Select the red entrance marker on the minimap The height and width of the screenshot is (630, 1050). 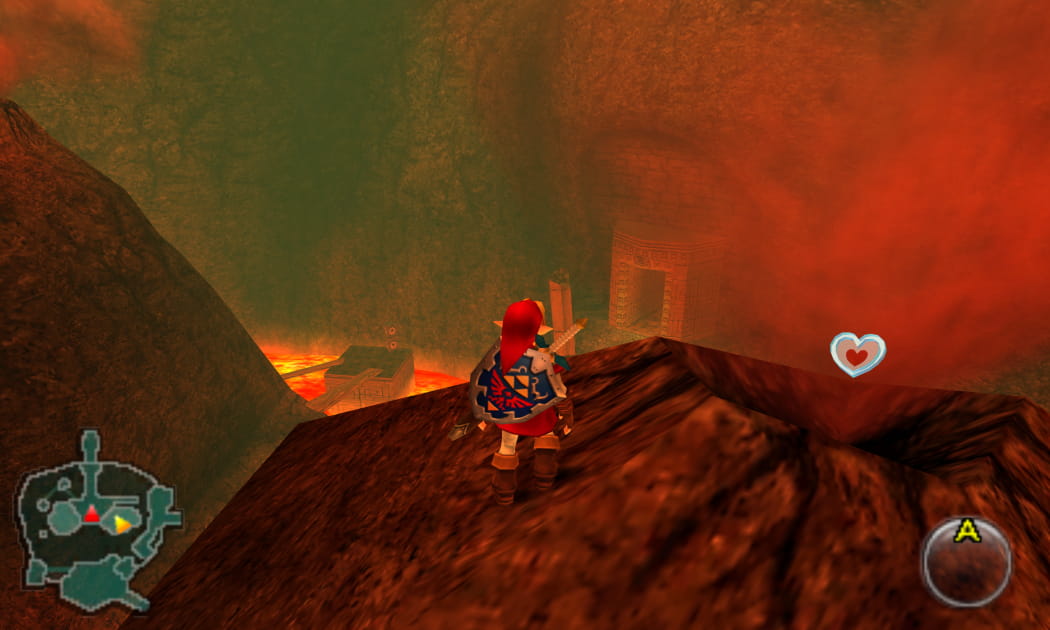tap(91, 514)
